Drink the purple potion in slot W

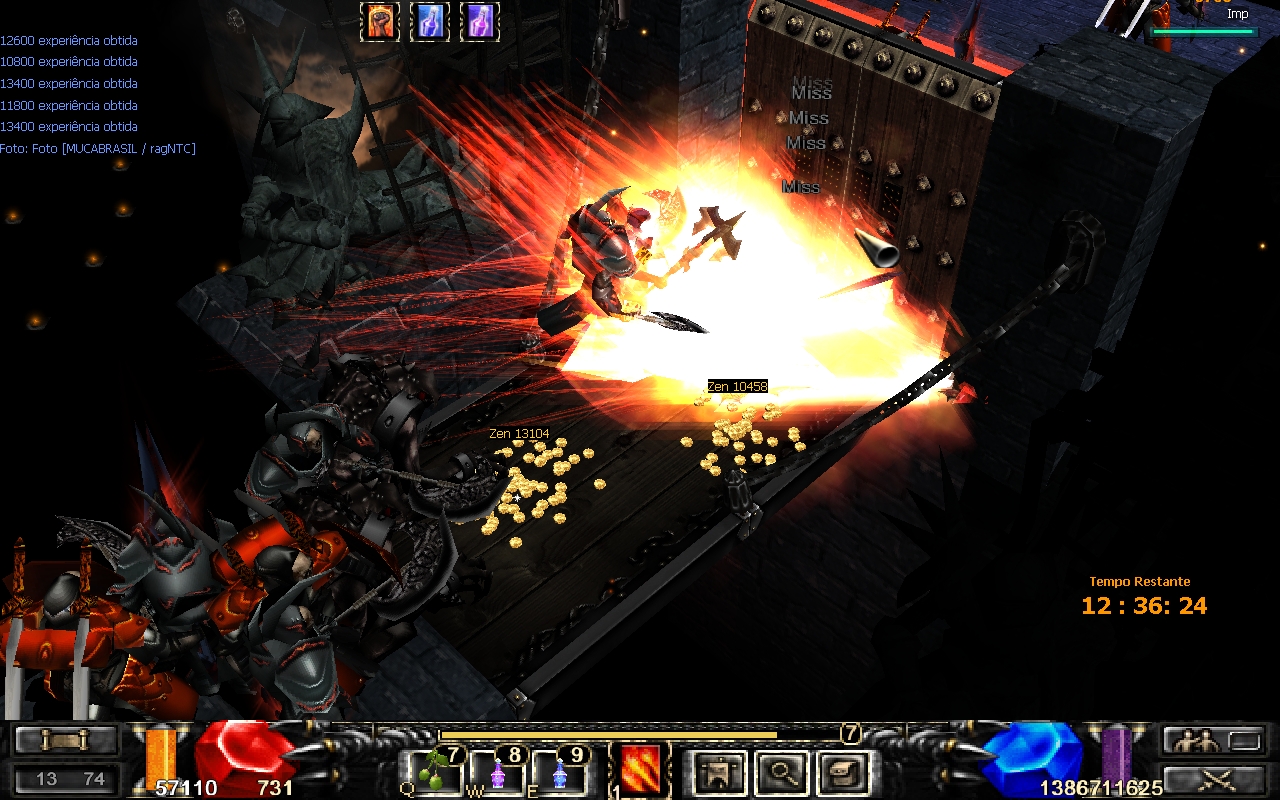[498, 772]
